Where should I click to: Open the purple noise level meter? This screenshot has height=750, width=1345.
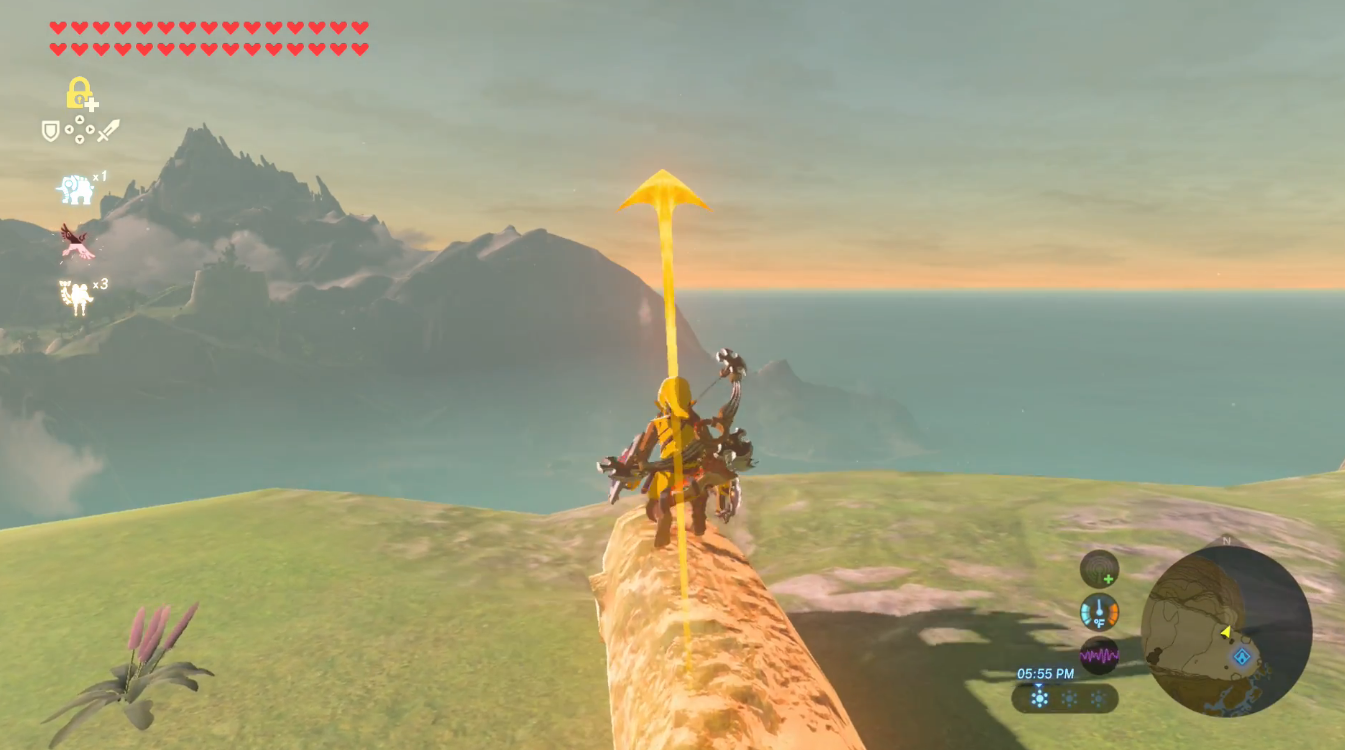1100,654
